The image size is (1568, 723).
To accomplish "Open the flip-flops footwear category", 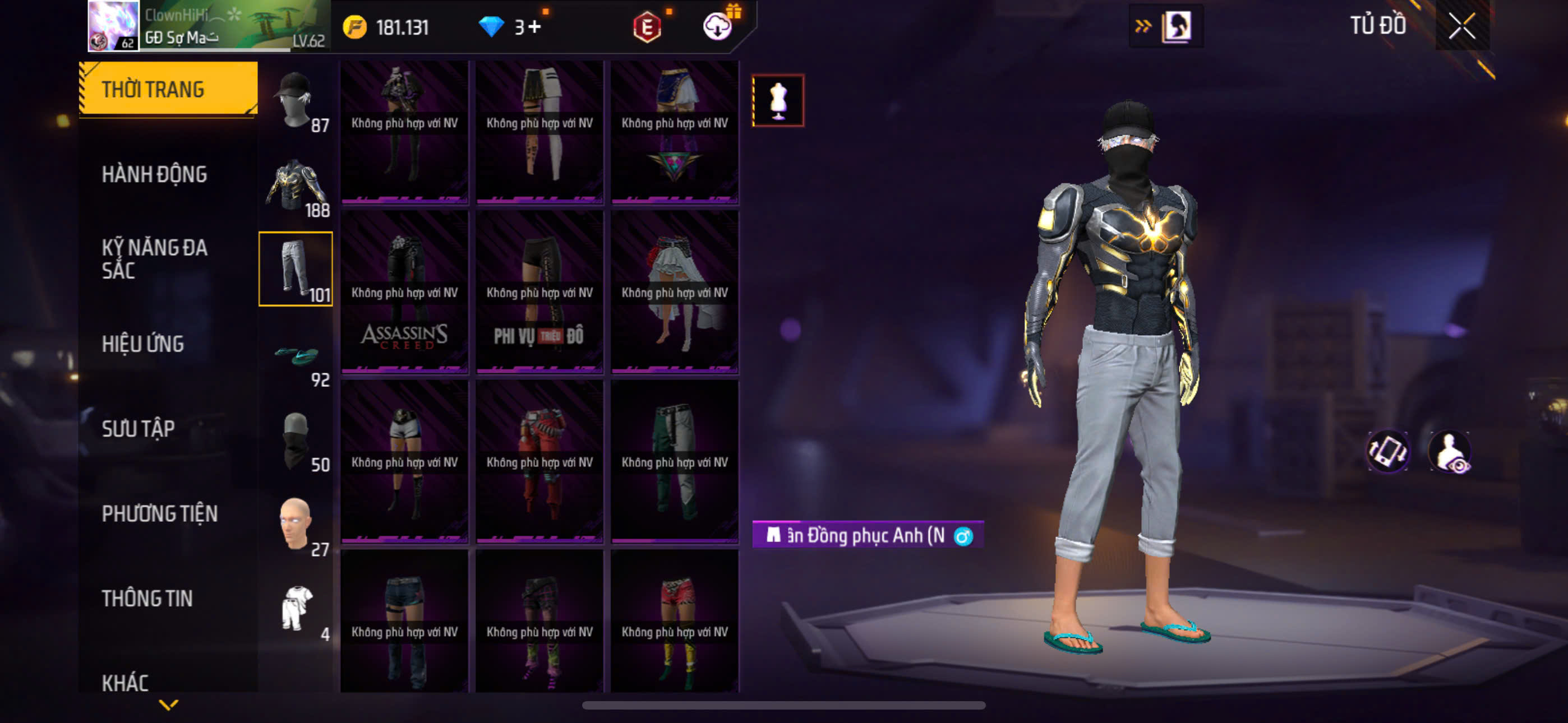I will pyautogui.click(x=296, y=355).
